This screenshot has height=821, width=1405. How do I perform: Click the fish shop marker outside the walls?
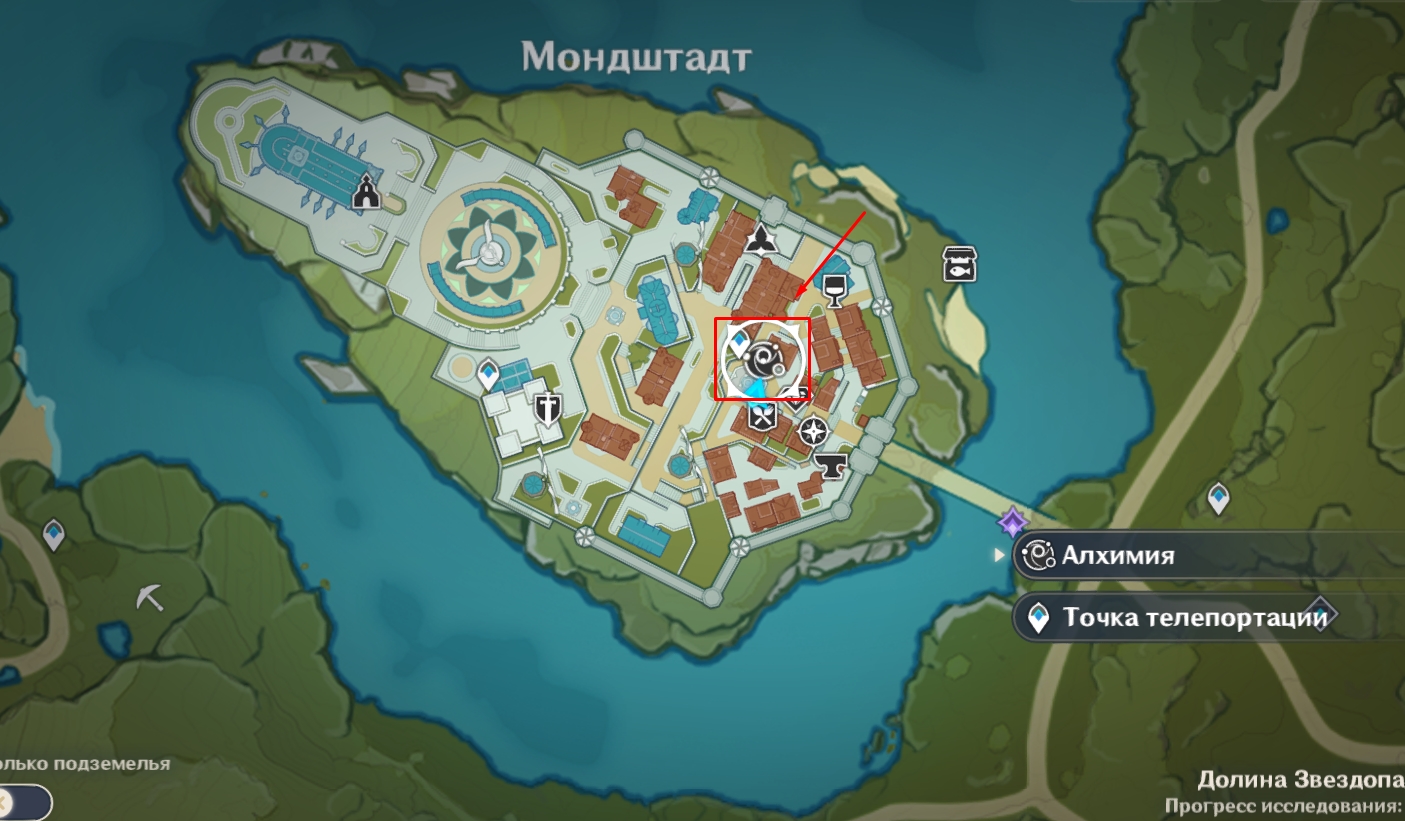pos(959,264)
